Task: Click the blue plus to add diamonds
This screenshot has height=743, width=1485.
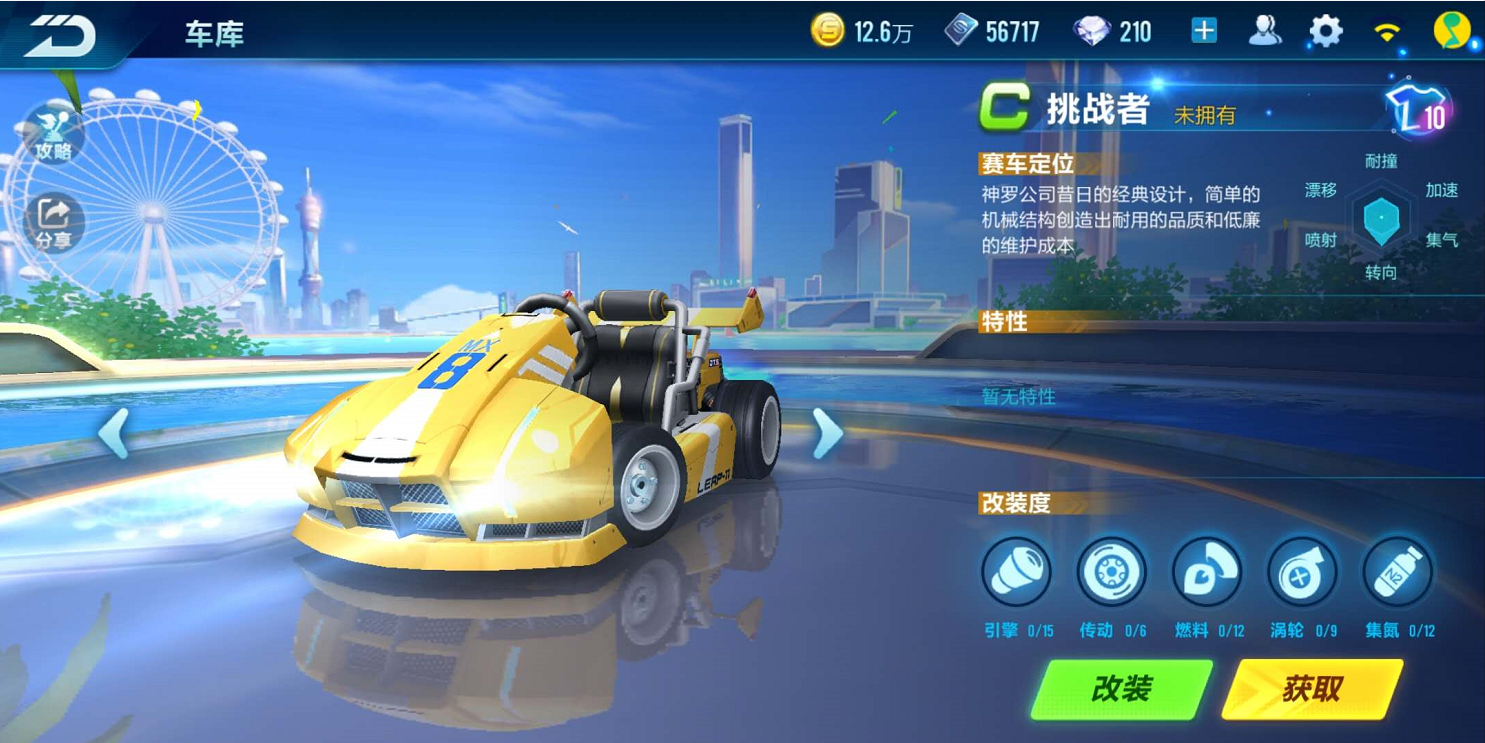Action: point(1204,31)
